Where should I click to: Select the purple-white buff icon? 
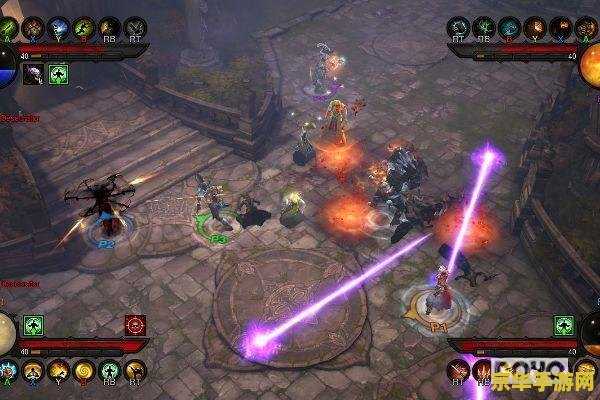(x=34, y=72)
